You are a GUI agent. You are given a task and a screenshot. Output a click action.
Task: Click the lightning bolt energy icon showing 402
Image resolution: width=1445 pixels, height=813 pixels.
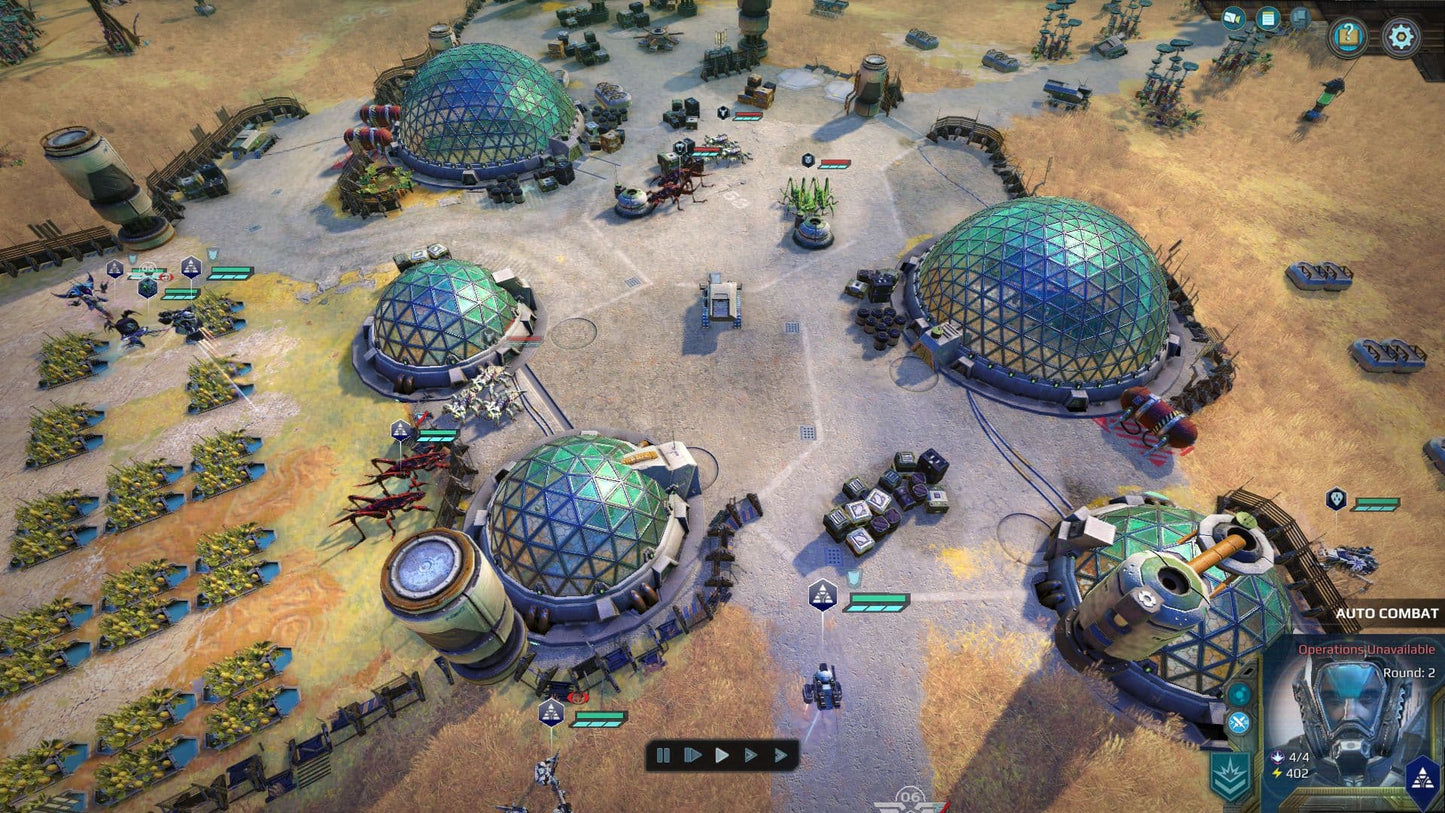(x=1277, y=772)
